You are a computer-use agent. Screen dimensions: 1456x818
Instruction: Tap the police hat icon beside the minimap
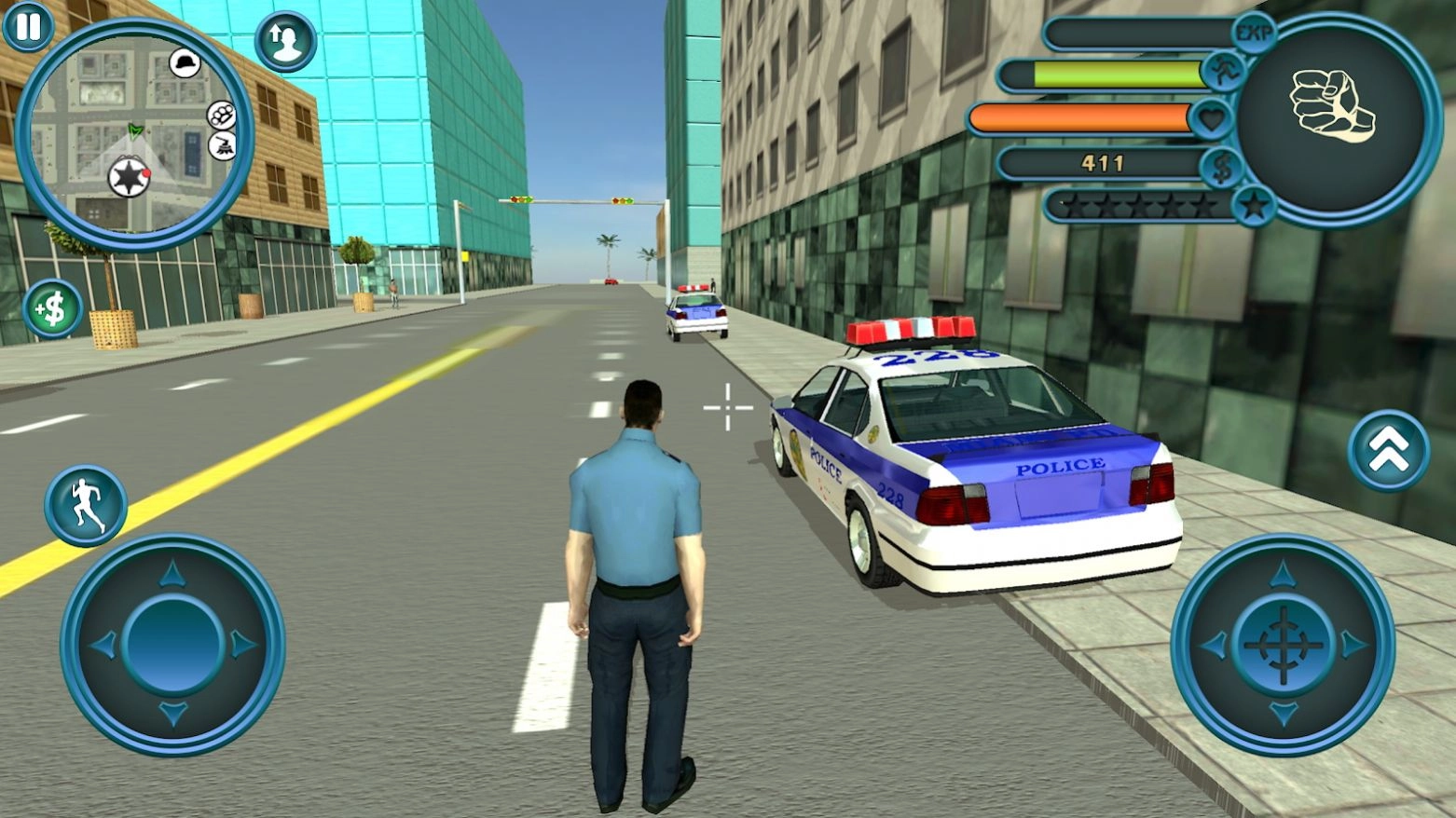point(185,61)
